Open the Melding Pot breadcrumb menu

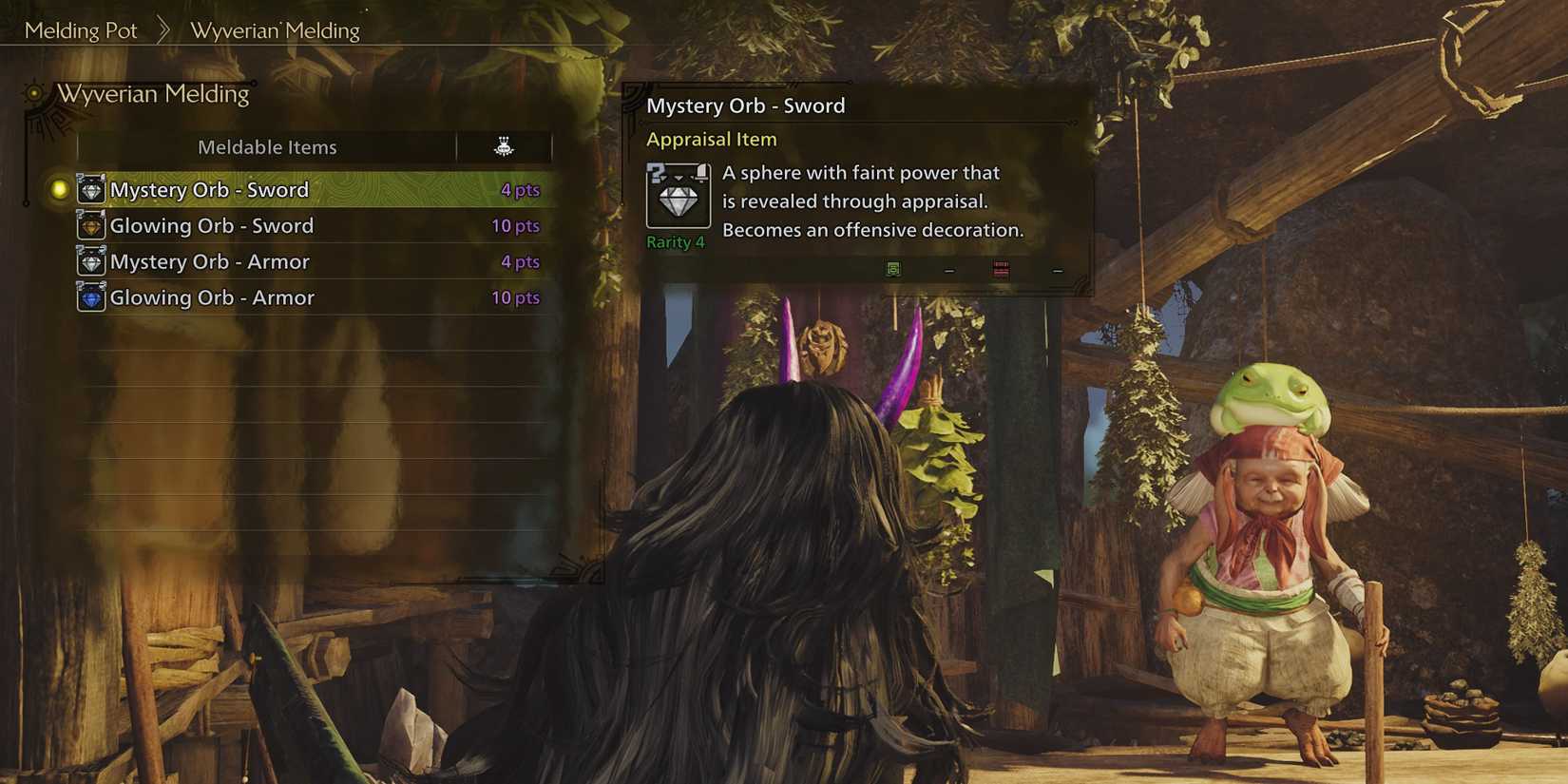tap(82, 29)
